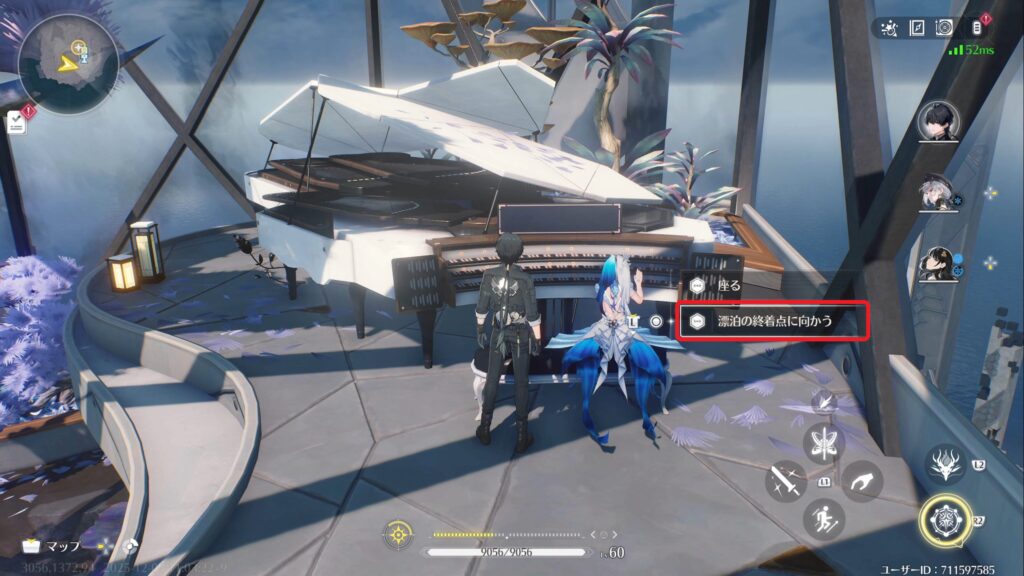Click the gold compass icon beside the stamina bar
Viewport: 1024px width, 576px height.
398,535
